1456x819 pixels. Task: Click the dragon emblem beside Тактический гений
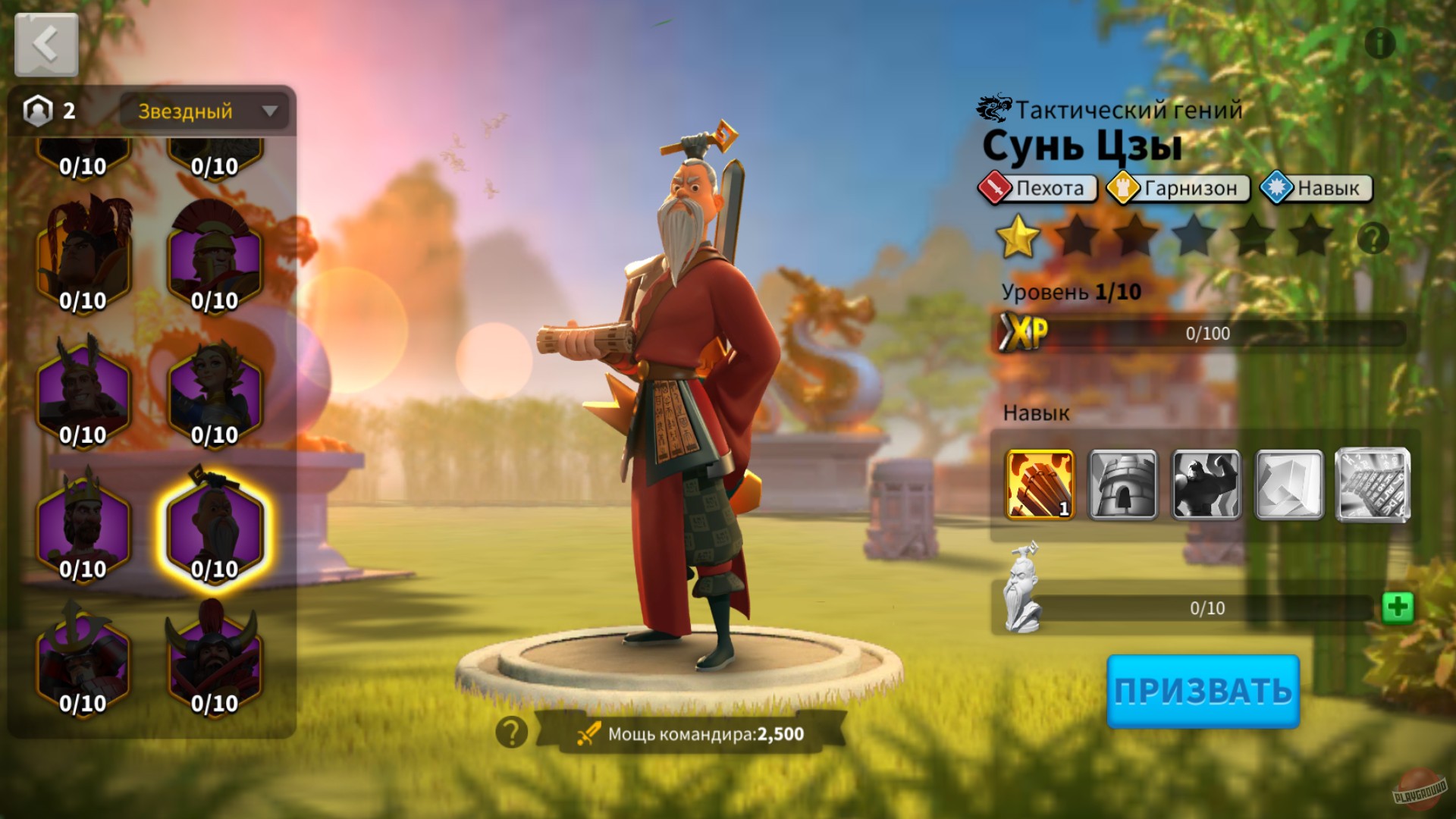point(991,107)
